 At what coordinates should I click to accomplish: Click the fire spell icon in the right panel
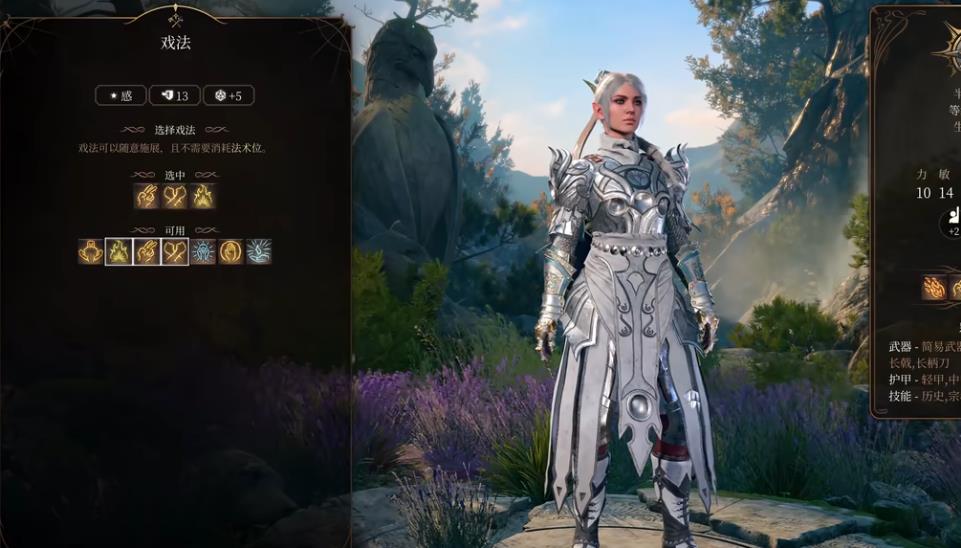[934, 288]
